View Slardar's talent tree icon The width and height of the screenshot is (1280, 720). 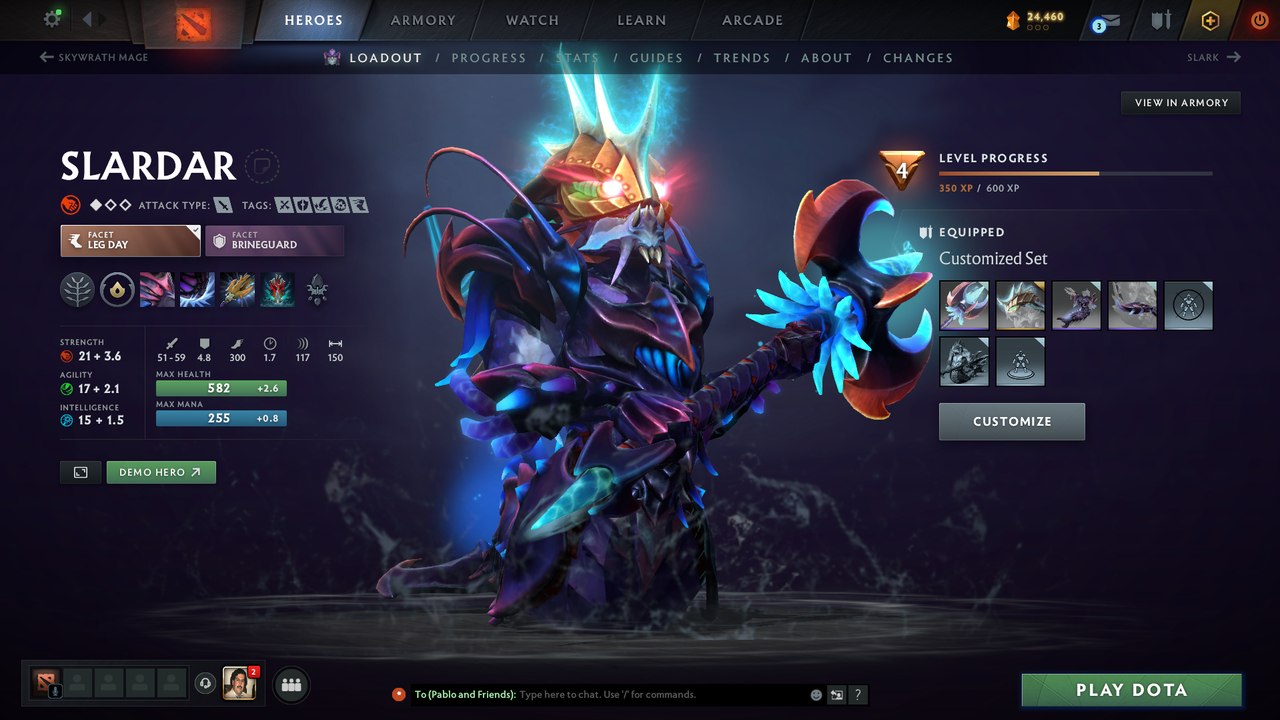[x=77, y=289]
